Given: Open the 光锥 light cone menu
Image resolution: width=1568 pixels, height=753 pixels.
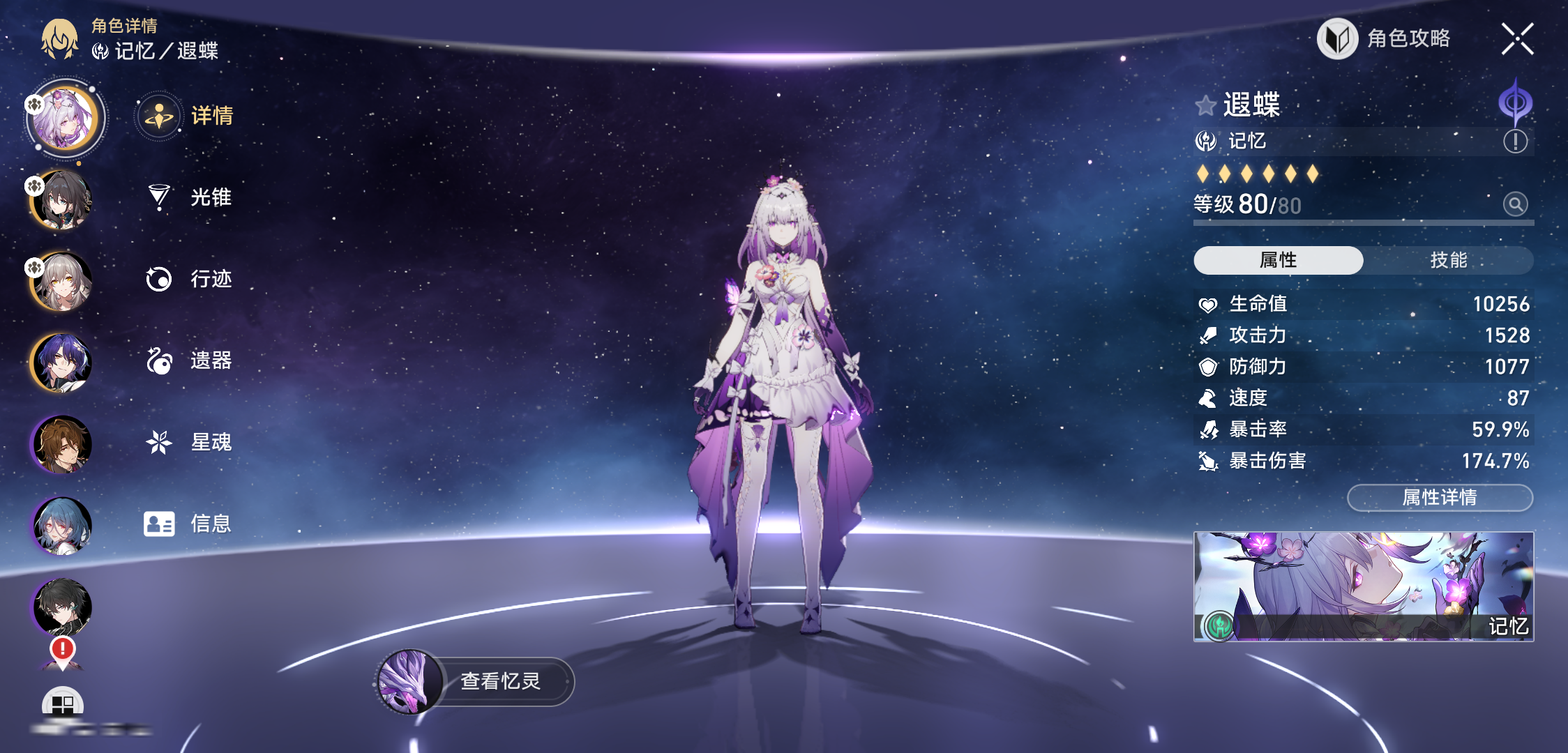Looking at the screenshot, I should (190, 197).
